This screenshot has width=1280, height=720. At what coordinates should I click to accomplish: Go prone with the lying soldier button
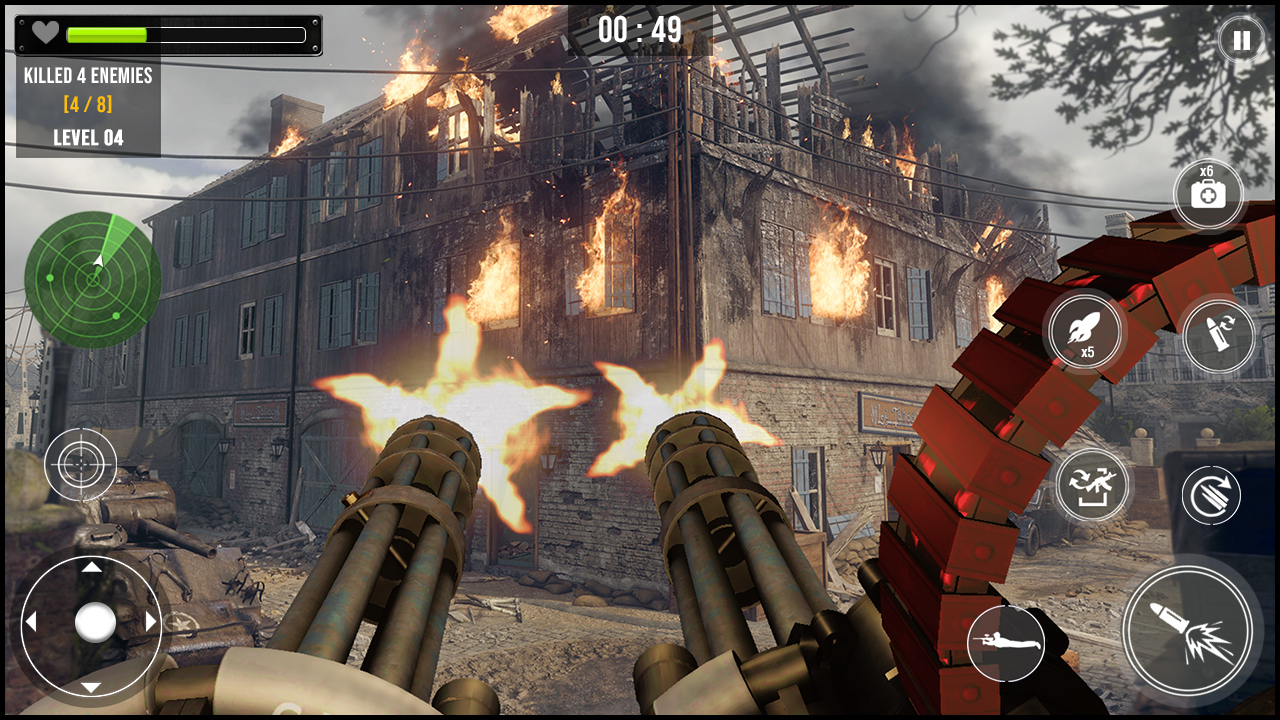(x=1005, y=643)
